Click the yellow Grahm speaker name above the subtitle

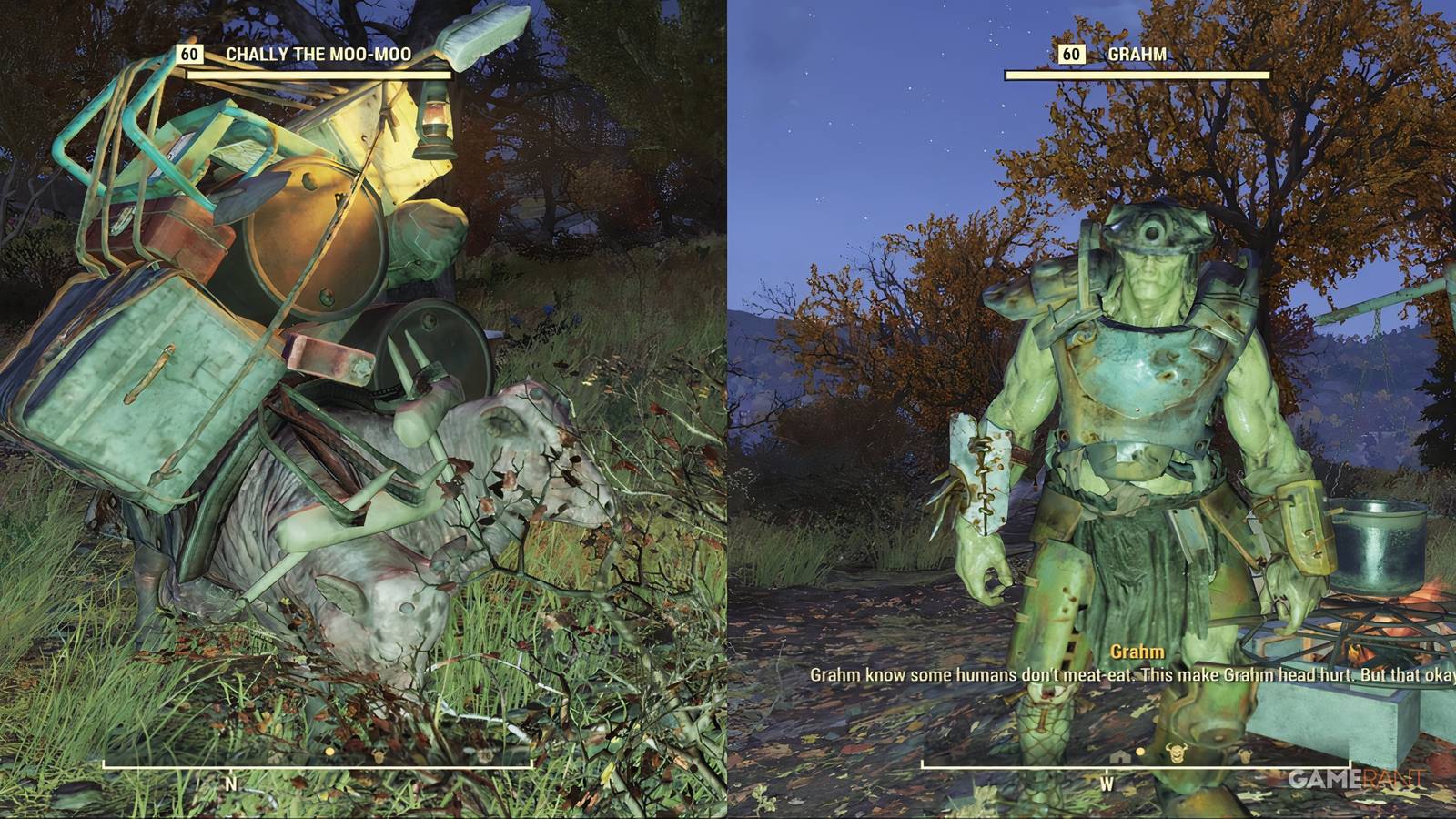(x=1137, y=651)
